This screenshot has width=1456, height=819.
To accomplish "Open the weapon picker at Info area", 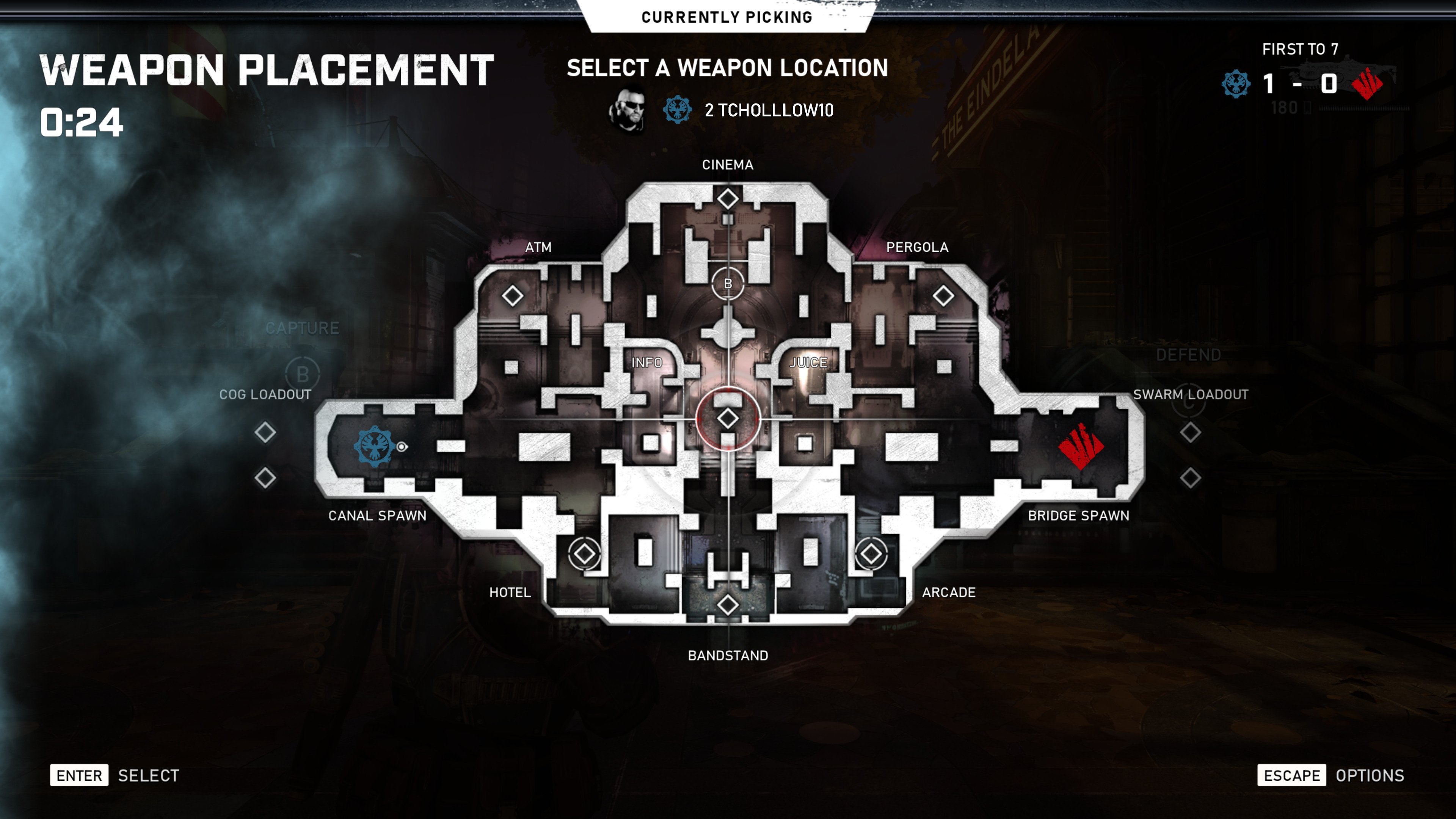I will click(x=648, y=364).
